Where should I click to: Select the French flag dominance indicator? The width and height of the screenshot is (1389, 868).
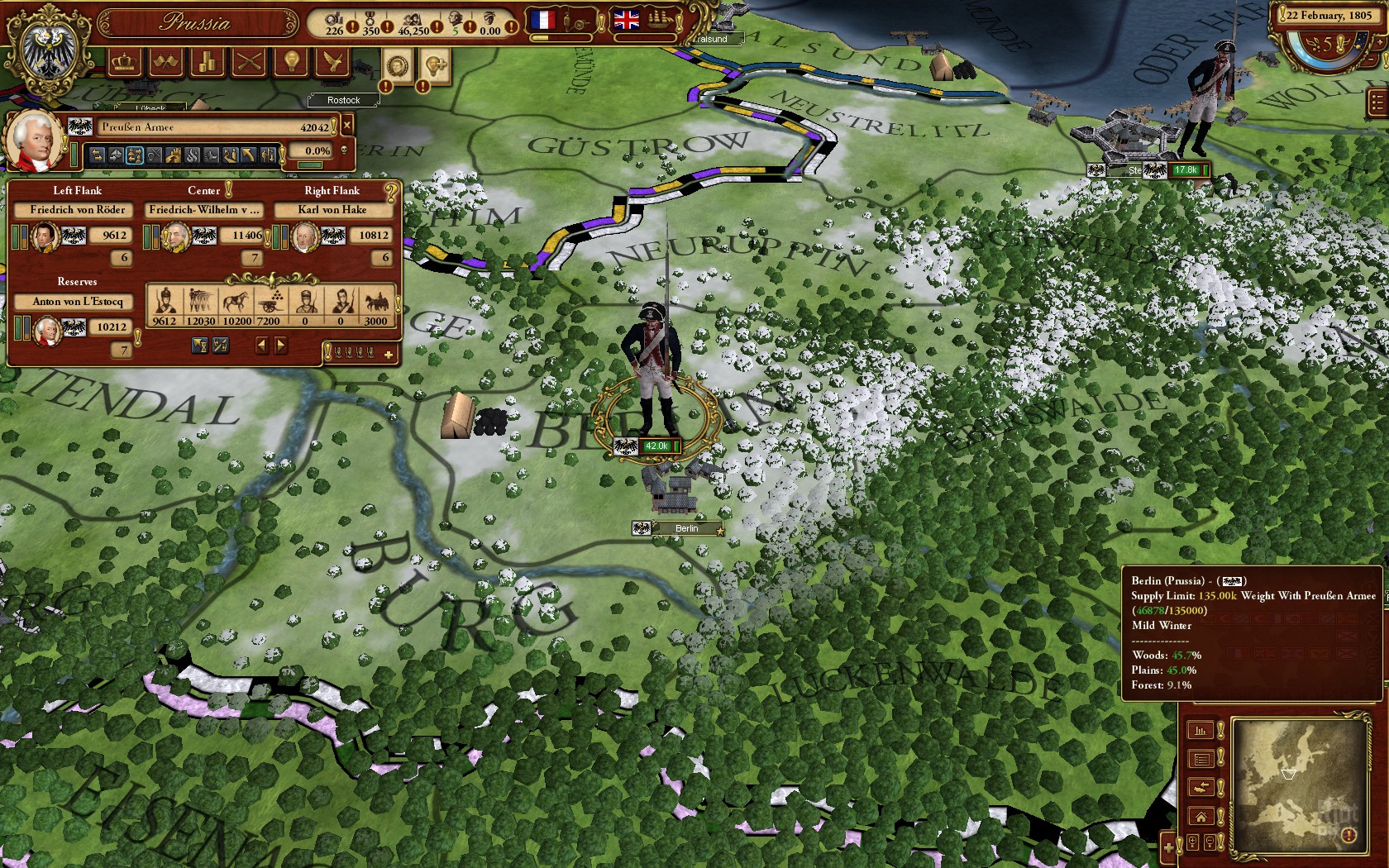543,20
